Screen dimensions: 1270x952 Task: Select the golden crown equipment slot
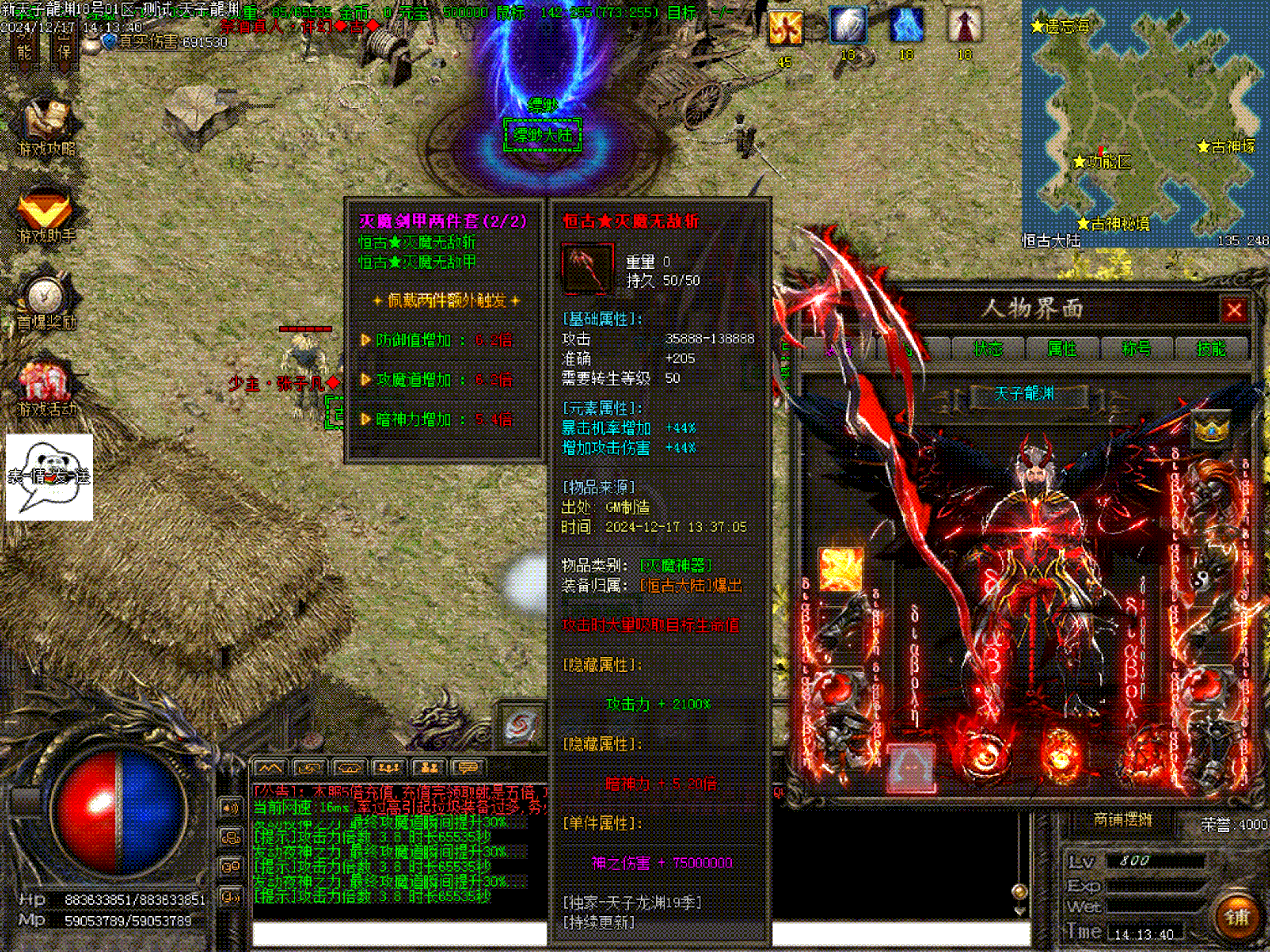tap(1210, 428)
